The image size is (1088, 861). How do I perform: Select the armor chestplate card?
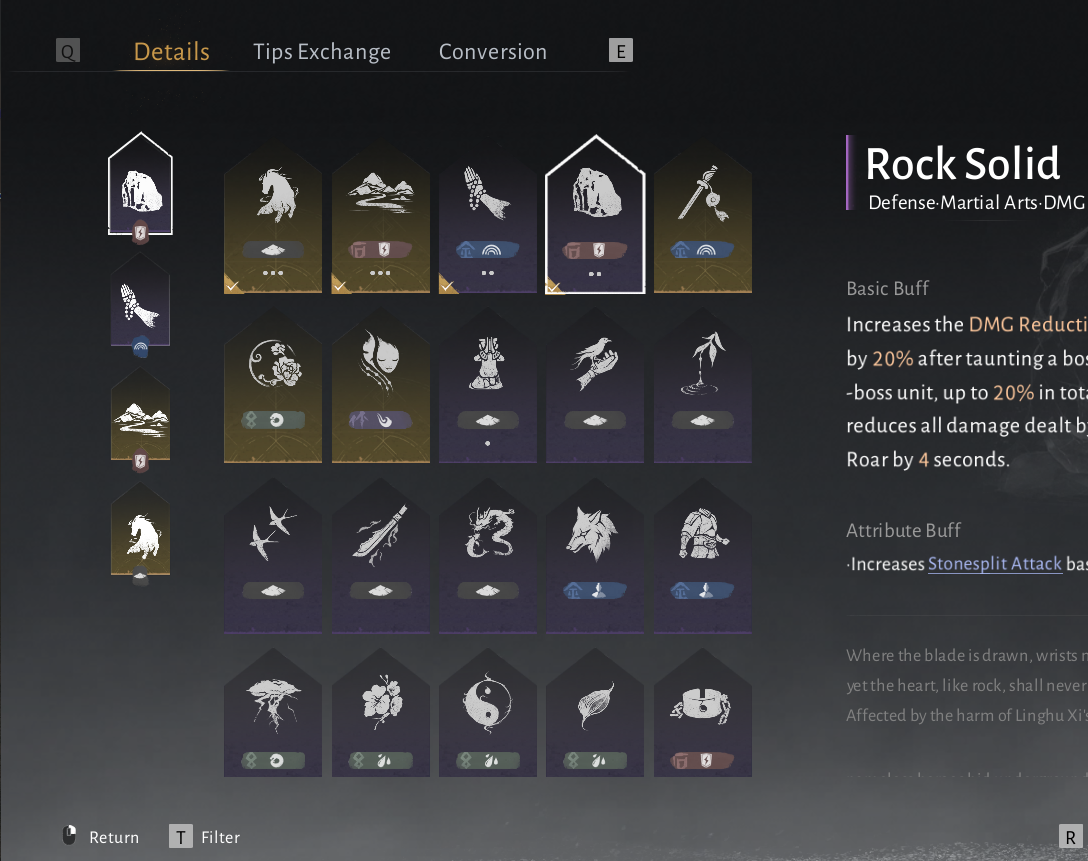(702, 555)
